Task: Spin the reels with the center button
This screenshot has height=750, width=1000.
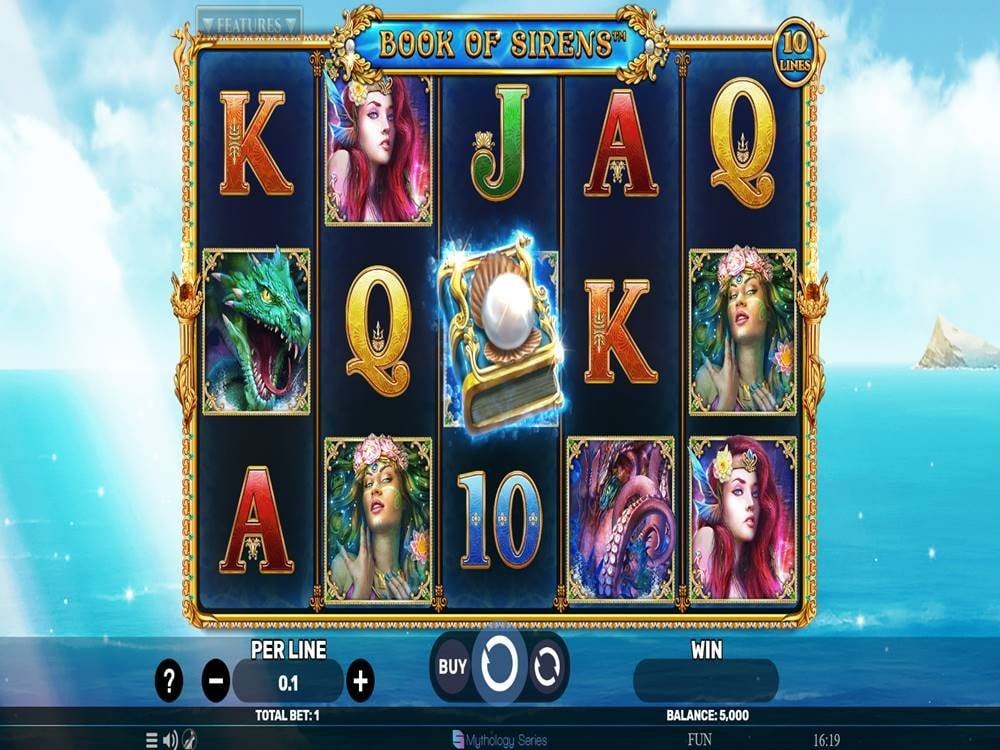Action: point(499,663)
